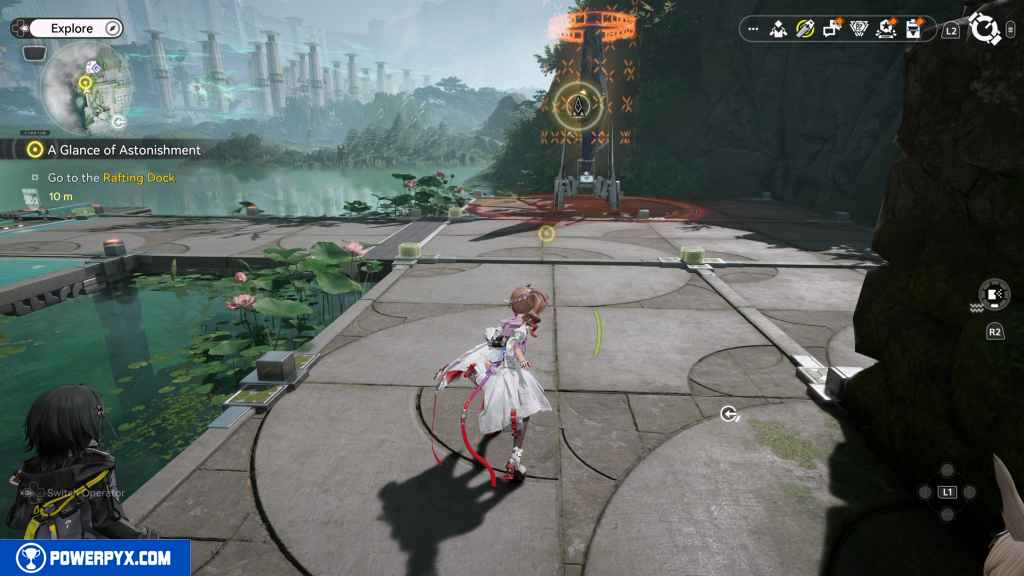Click the circular minimap
Image resolution: width=1024 pixels, height=576 pixels.
tap(85, 90)
